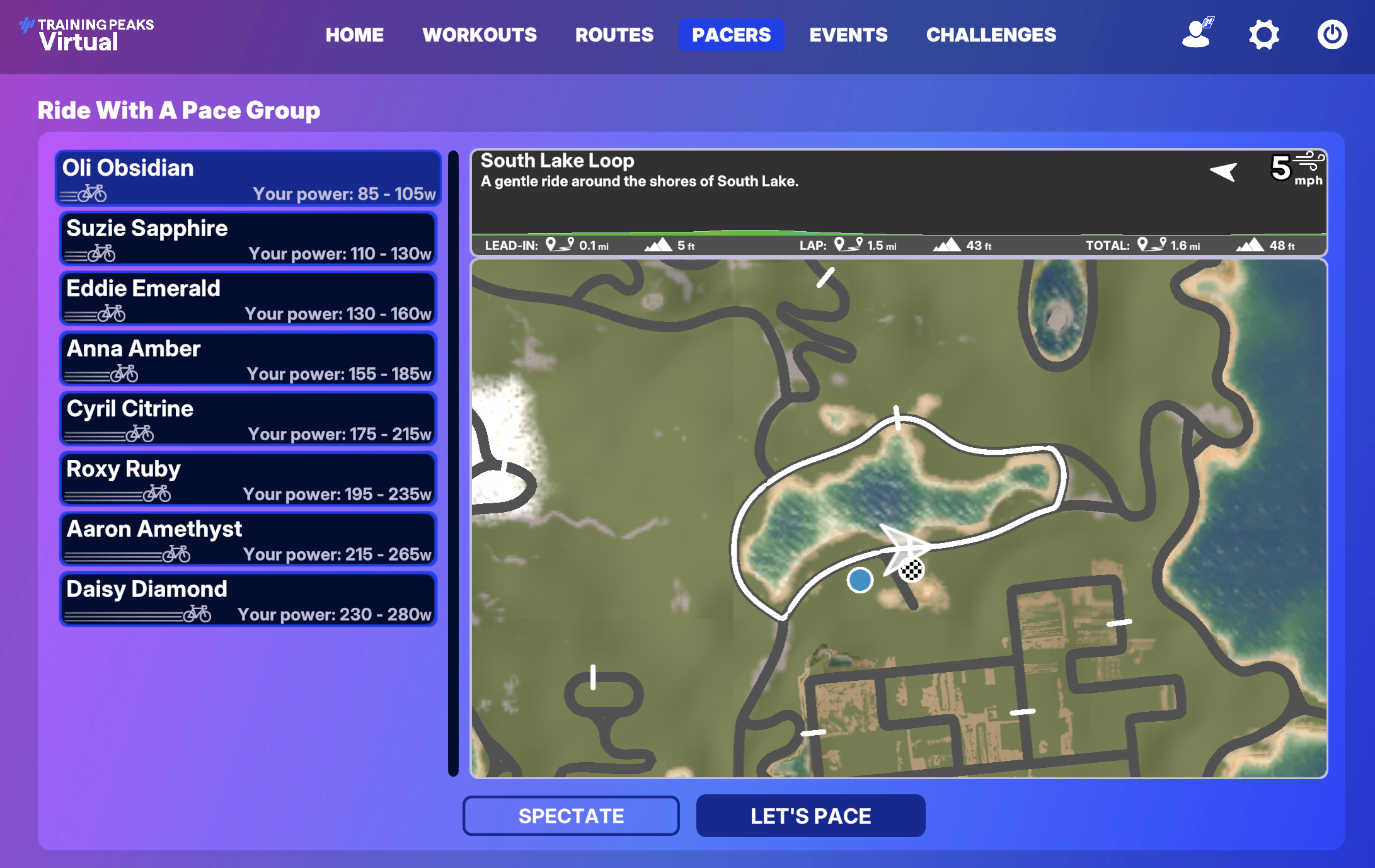Go to the EVENTS section

pyautogui.click(x=848, y=35)
